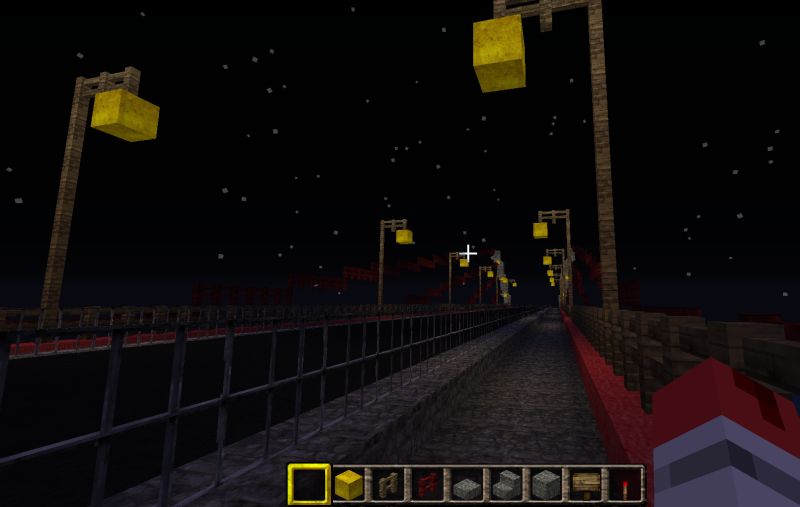Pick the stone slab hotbar slot
This screenshot has height=507, width=800.
coord(467,485)
